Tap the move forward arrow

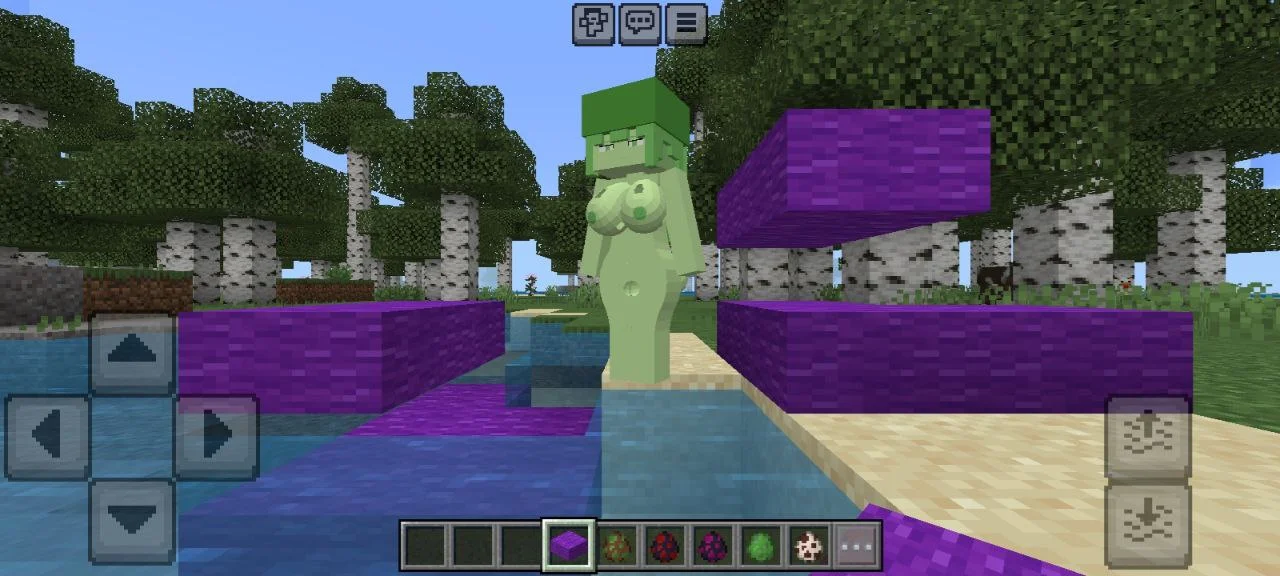click(x=134, y=351)
